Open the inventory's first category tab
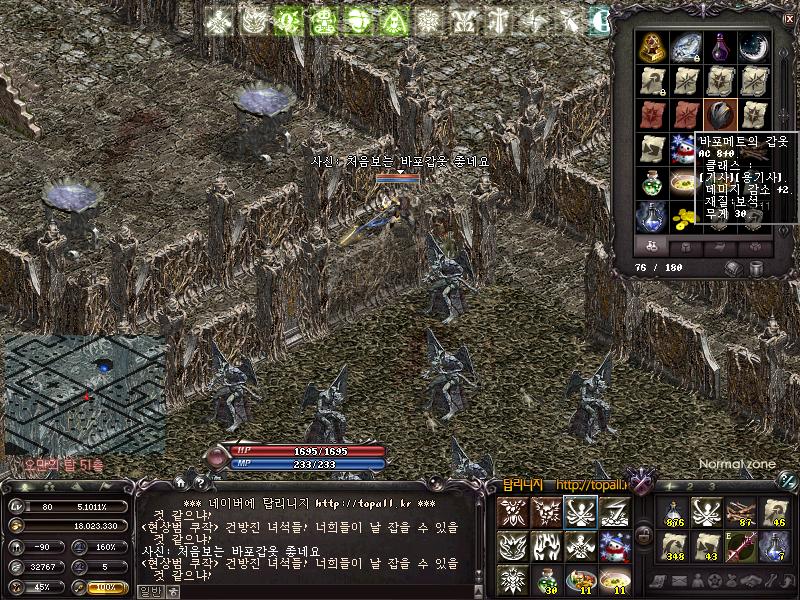 [x=654, y=246]
